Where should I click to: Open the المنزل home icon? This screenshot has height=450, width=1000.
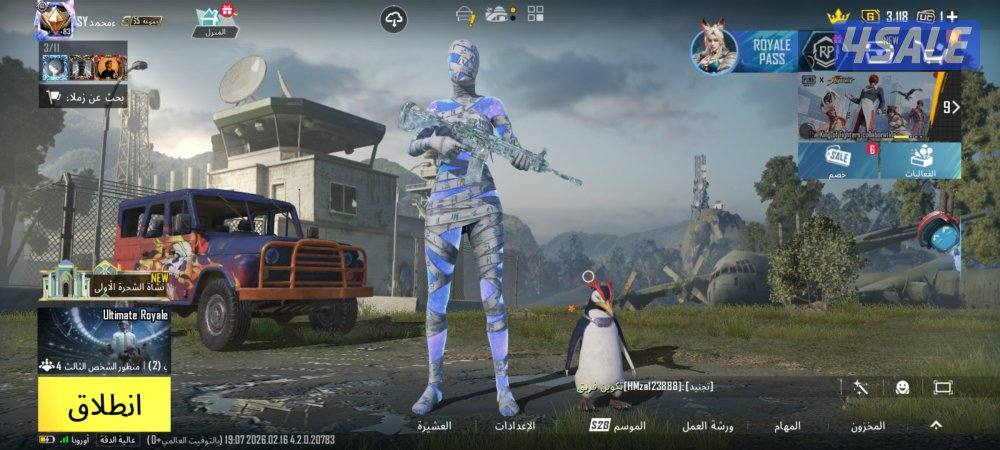tap(213, 22)
